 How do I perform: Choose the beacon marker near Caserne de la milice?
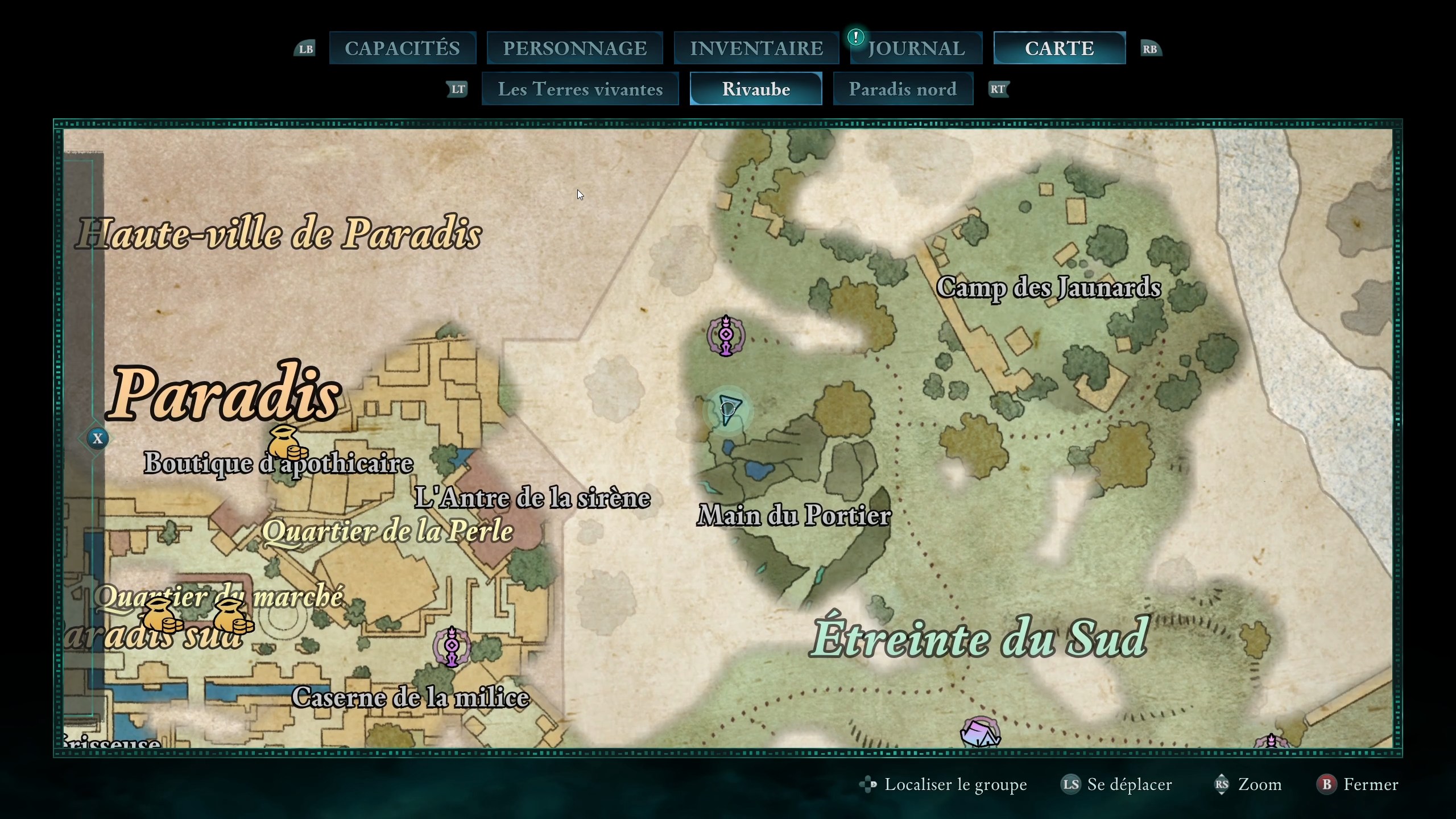coord(452,646)
